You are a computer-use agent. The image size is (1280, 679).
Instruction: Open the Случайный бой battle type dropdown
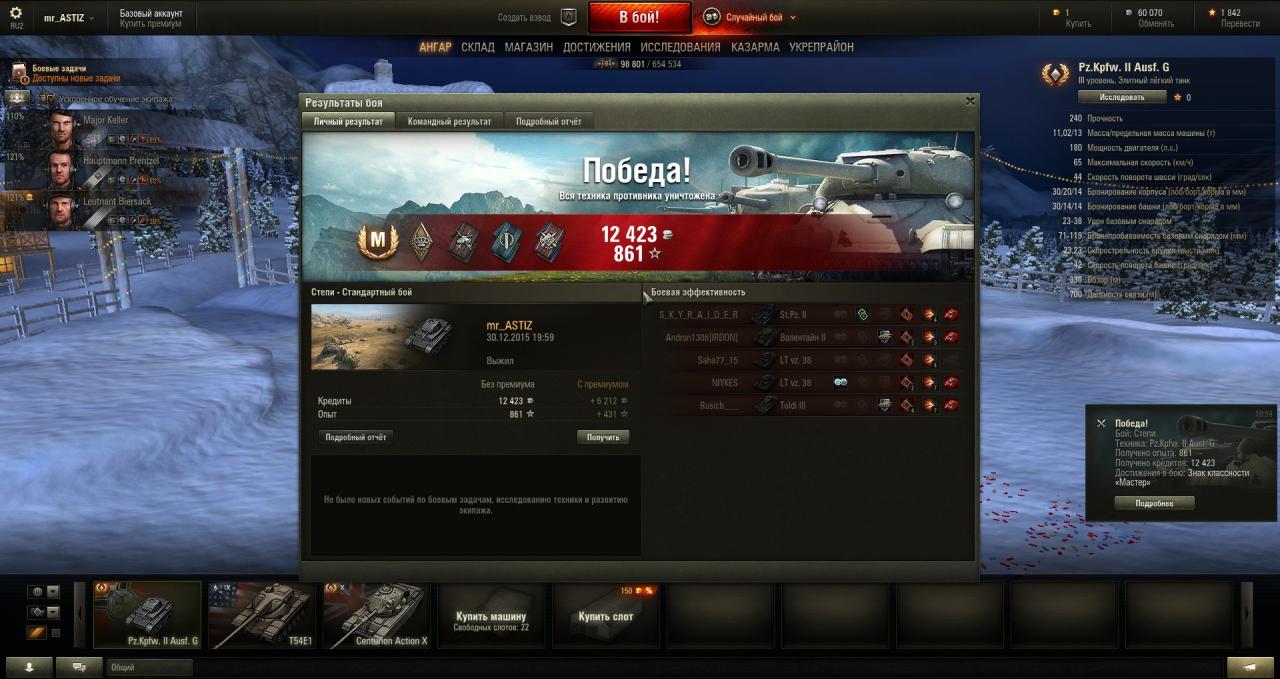(x=750, y=17)
